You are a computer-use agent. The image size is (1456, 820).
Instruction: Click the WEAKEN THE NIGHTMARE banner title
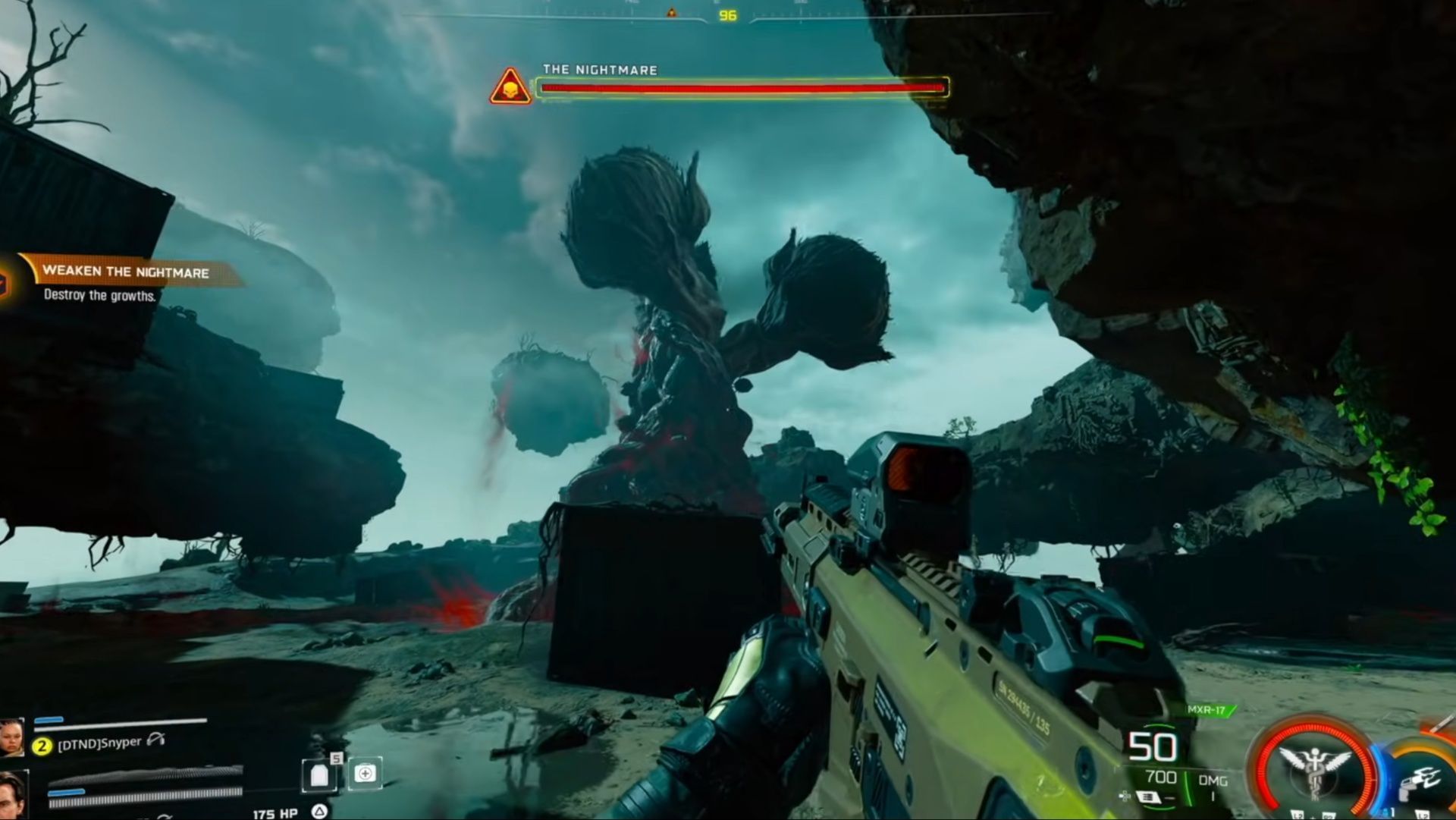pos(125,273)
